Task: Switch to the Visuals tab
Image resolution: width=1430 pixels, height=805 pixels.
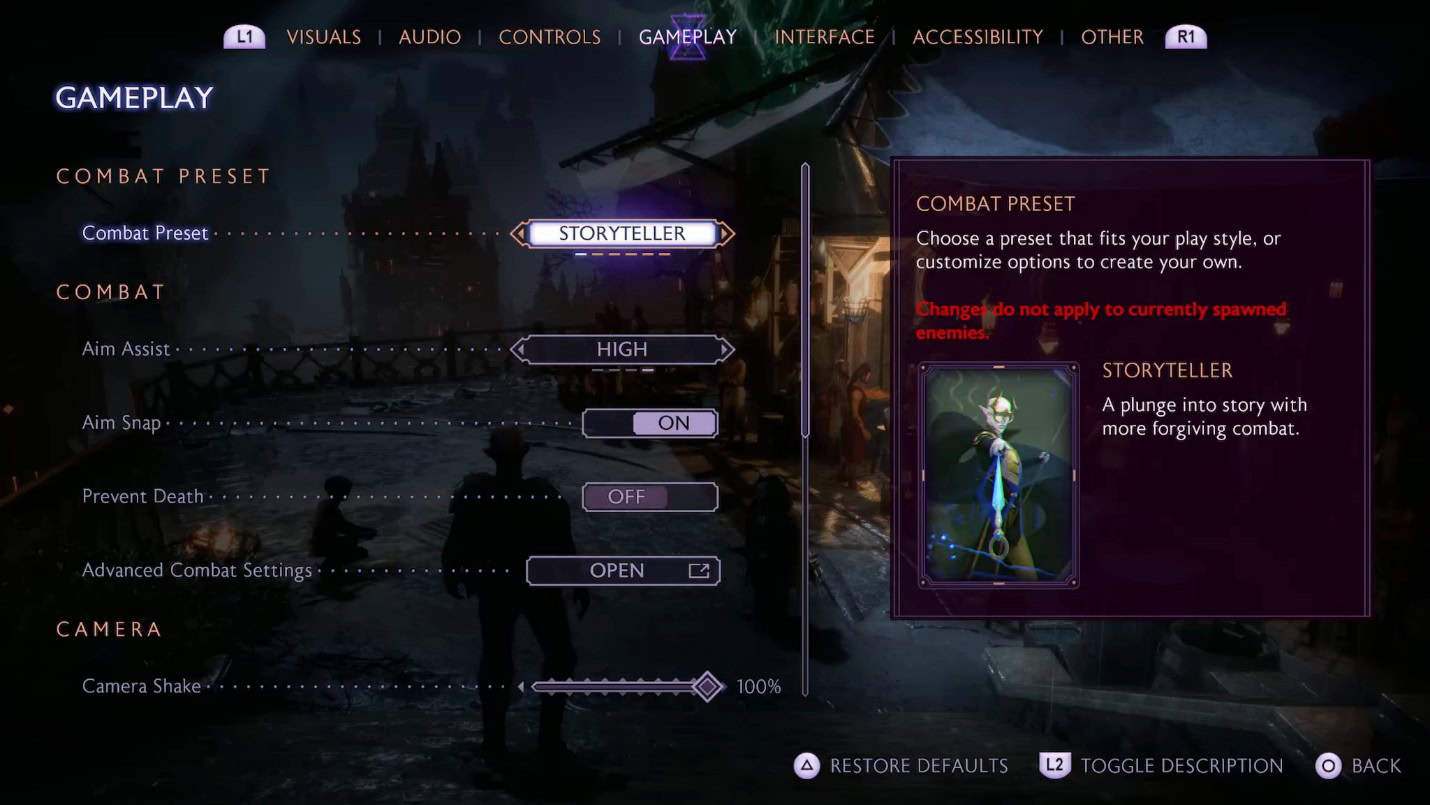Action: click(x=323, y=37)
